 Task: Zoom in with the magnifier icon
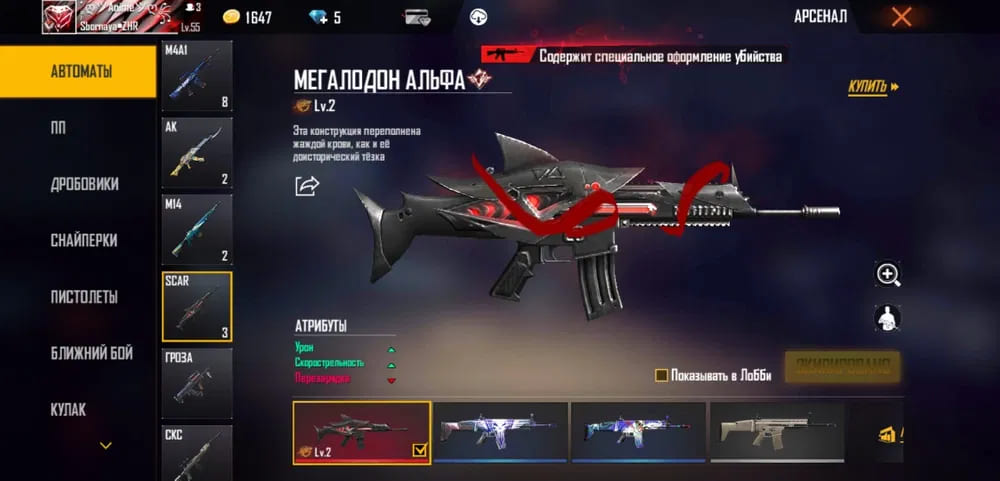(888, 274)
